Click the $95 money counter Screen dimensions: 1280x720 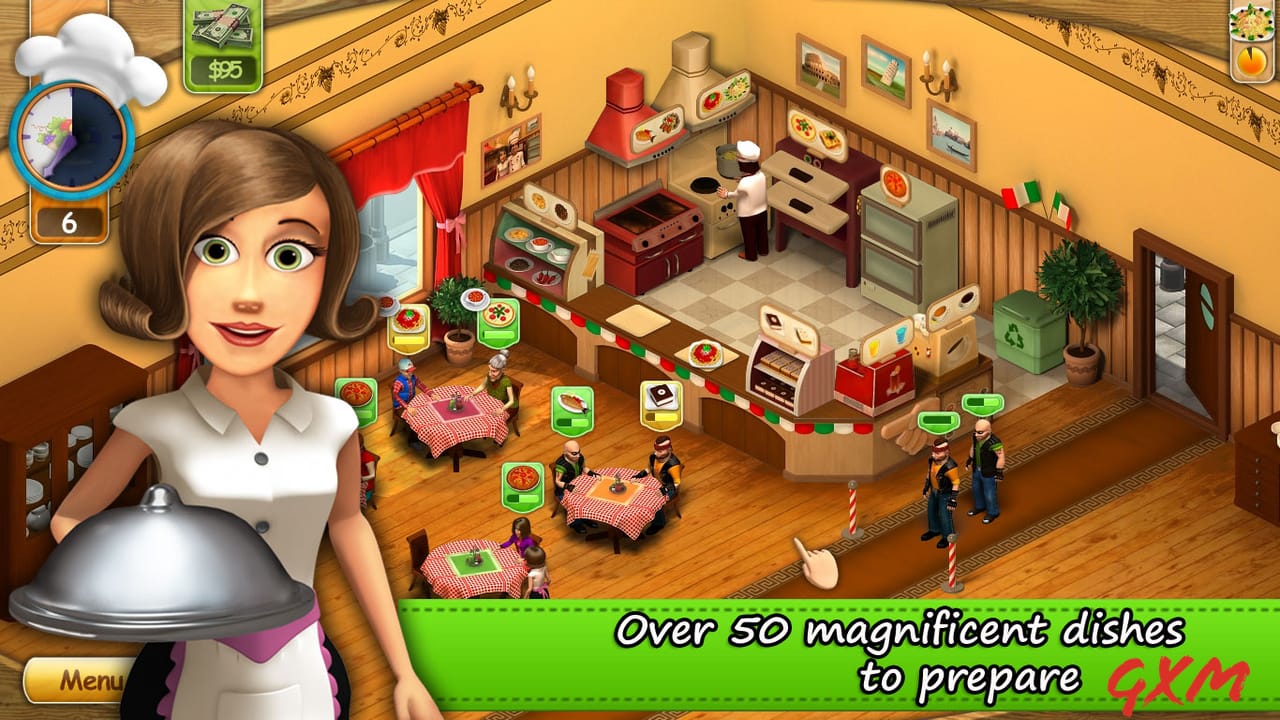(x=221, y=45)
